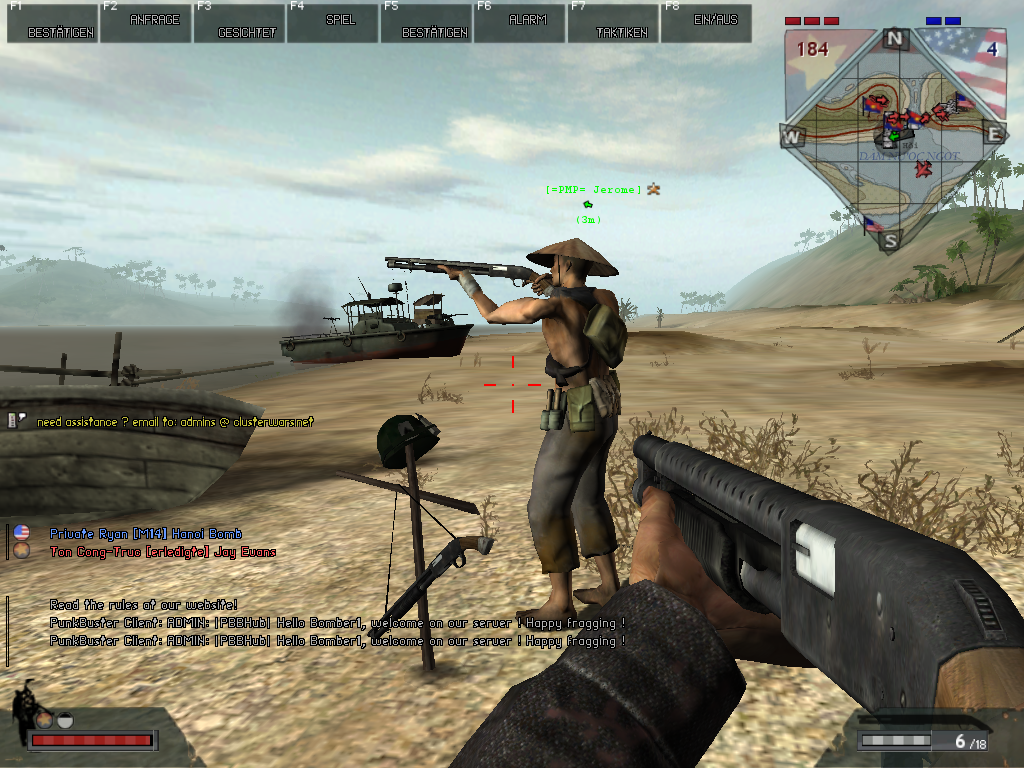This screenshot has width=1024, height=768.
Task: Open the Spiel command menu
Action: 333,23
